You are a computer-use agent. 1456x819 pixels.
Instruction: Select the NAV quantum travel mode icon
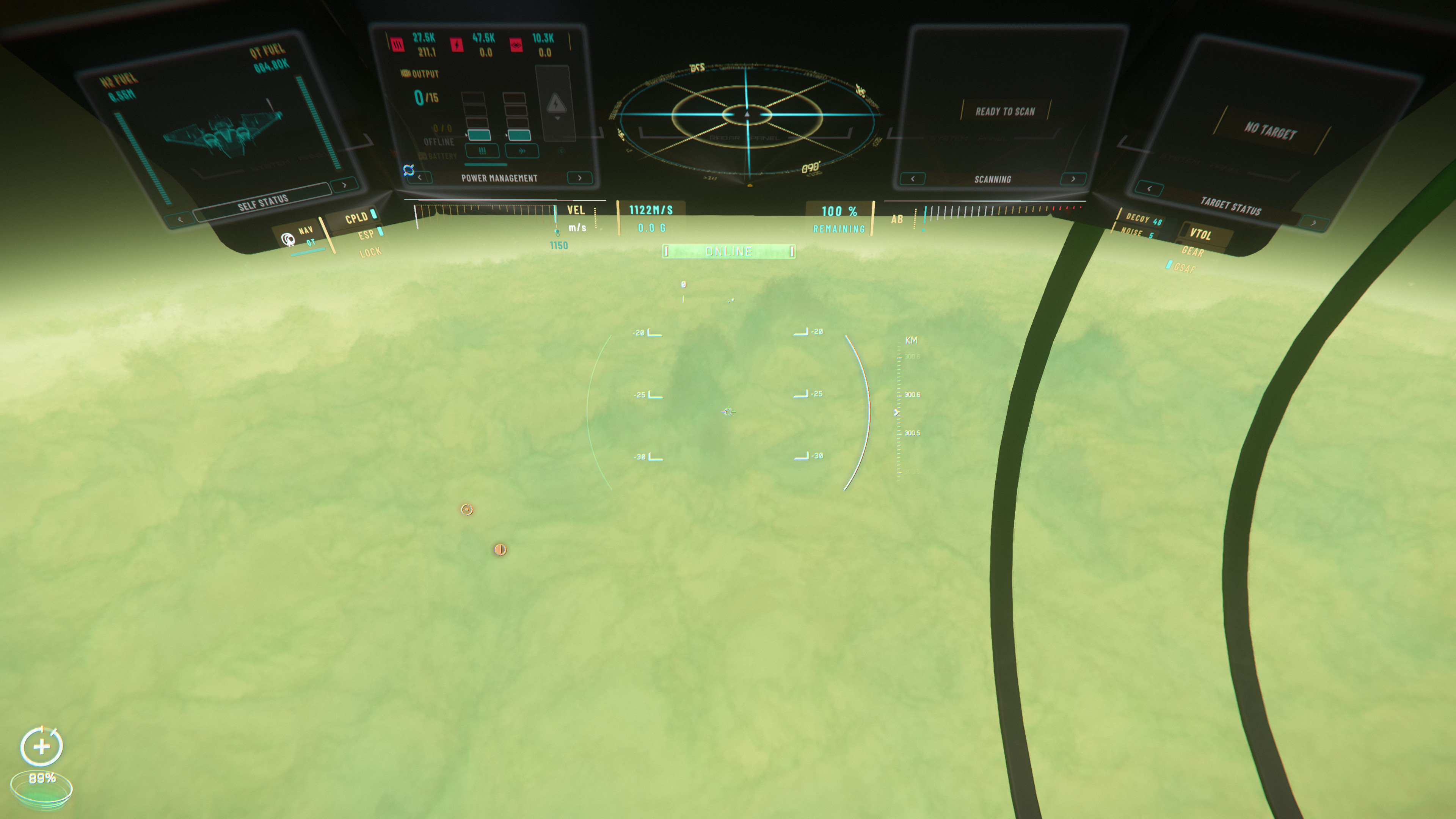(x=288, y=240)
